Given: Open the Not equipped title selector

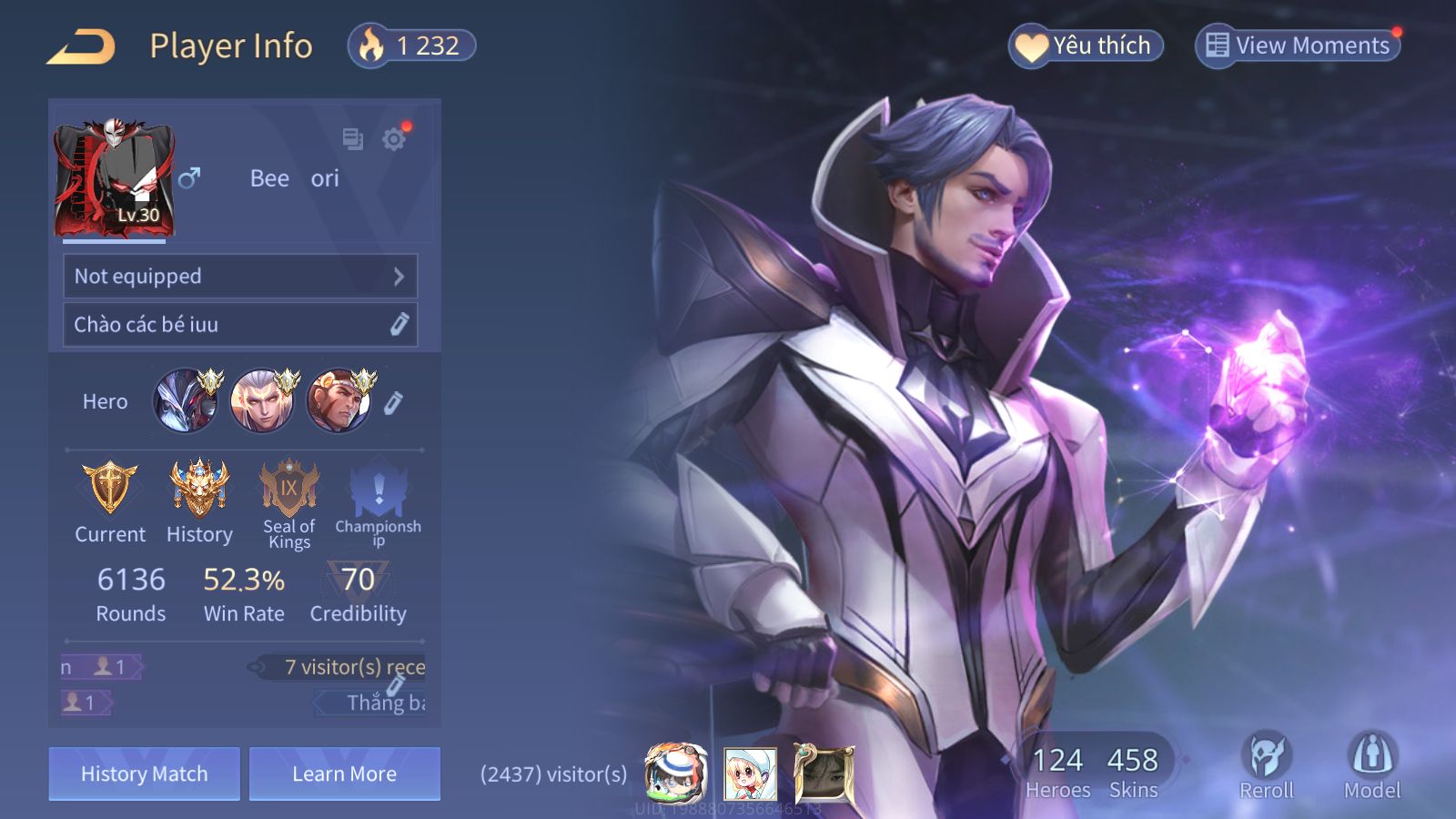Looking at the screenshot, I should (x=240, y=277).
